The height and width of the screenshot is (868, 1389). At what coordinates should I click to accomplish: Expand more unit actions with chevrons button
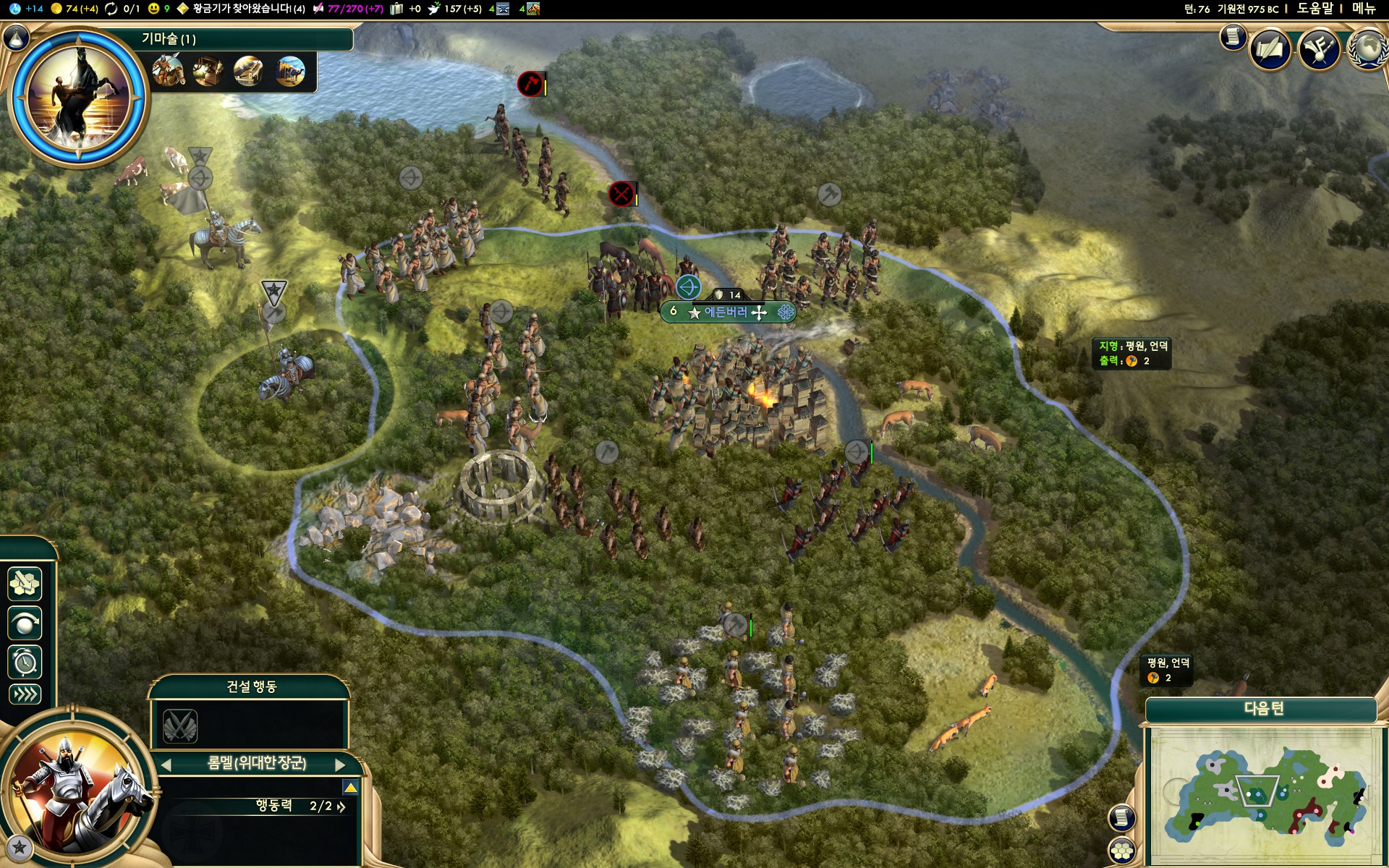click(25, 694)
